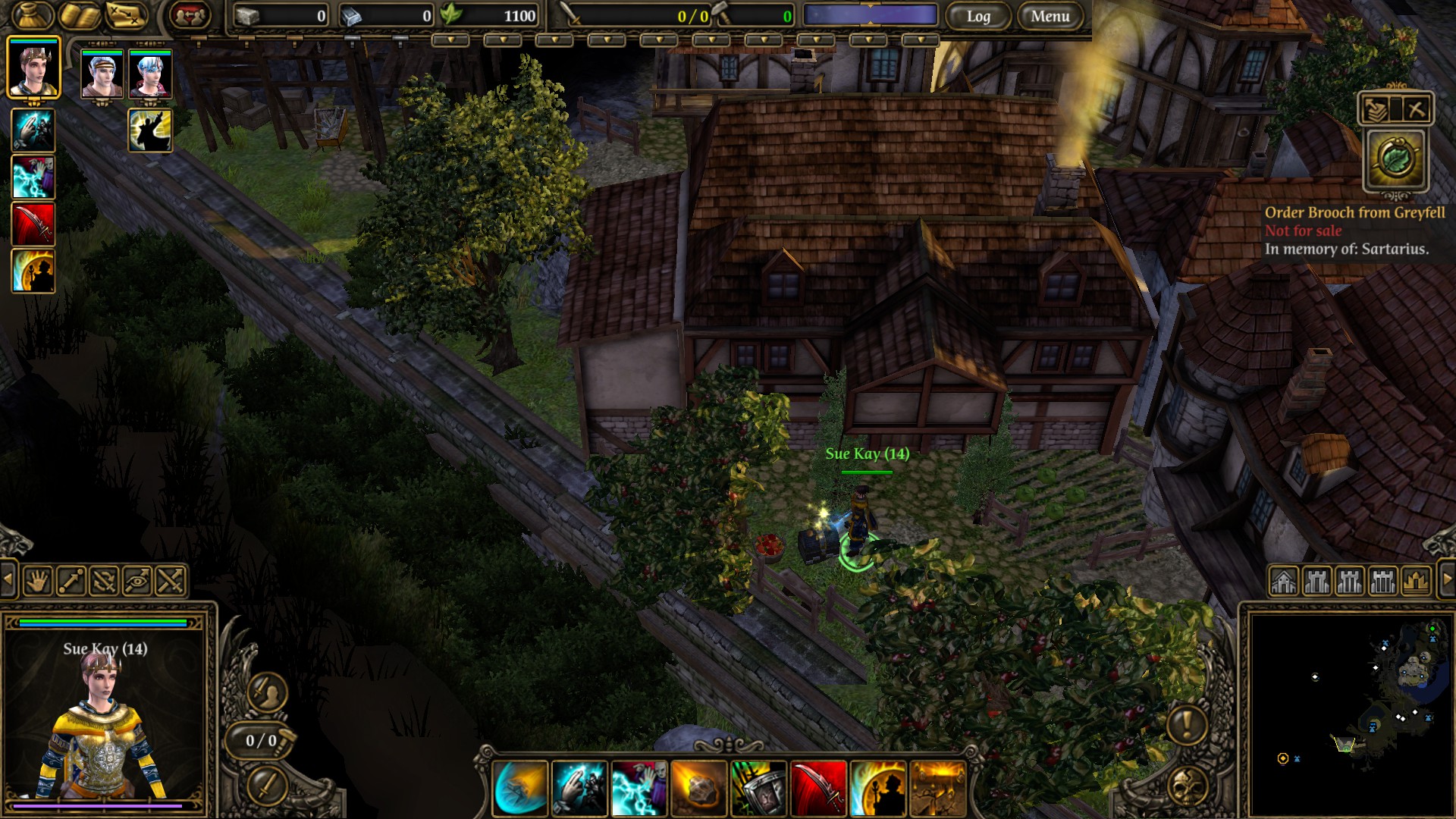Open the Log window

tap(977, 16)
